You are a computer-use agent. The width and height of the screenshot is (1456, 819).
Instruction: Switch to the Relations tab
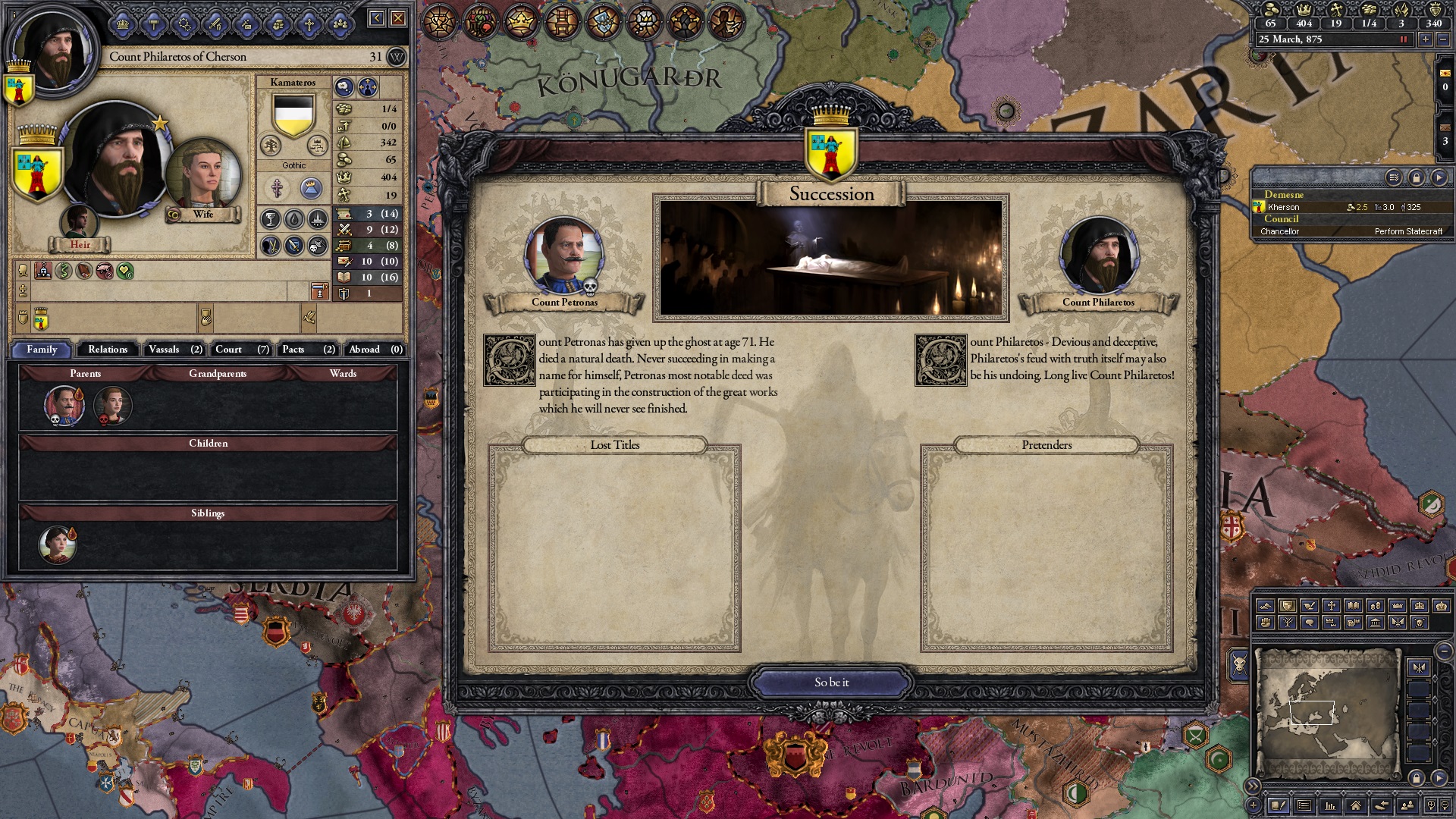coord(108,350)
